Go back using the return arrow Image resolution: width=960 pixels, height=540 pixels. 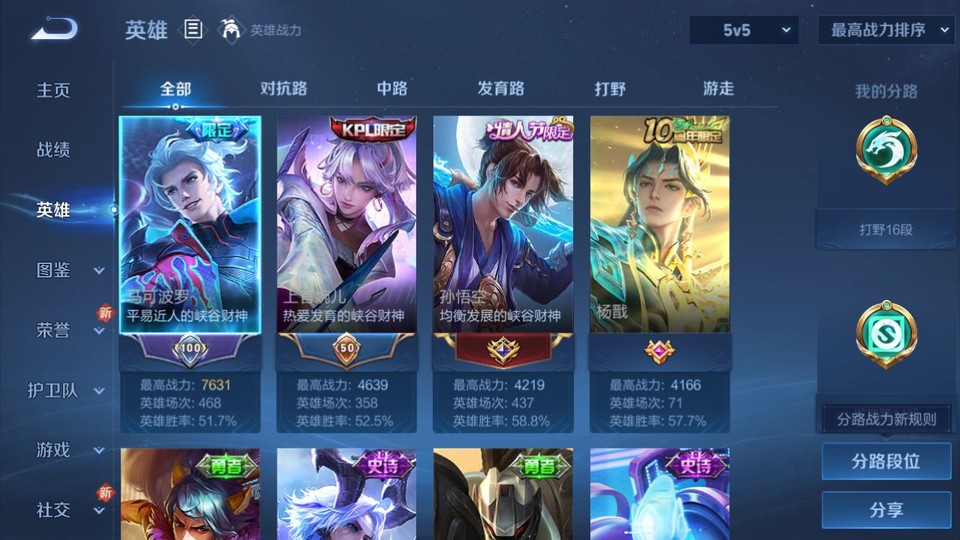coord(54,30)
